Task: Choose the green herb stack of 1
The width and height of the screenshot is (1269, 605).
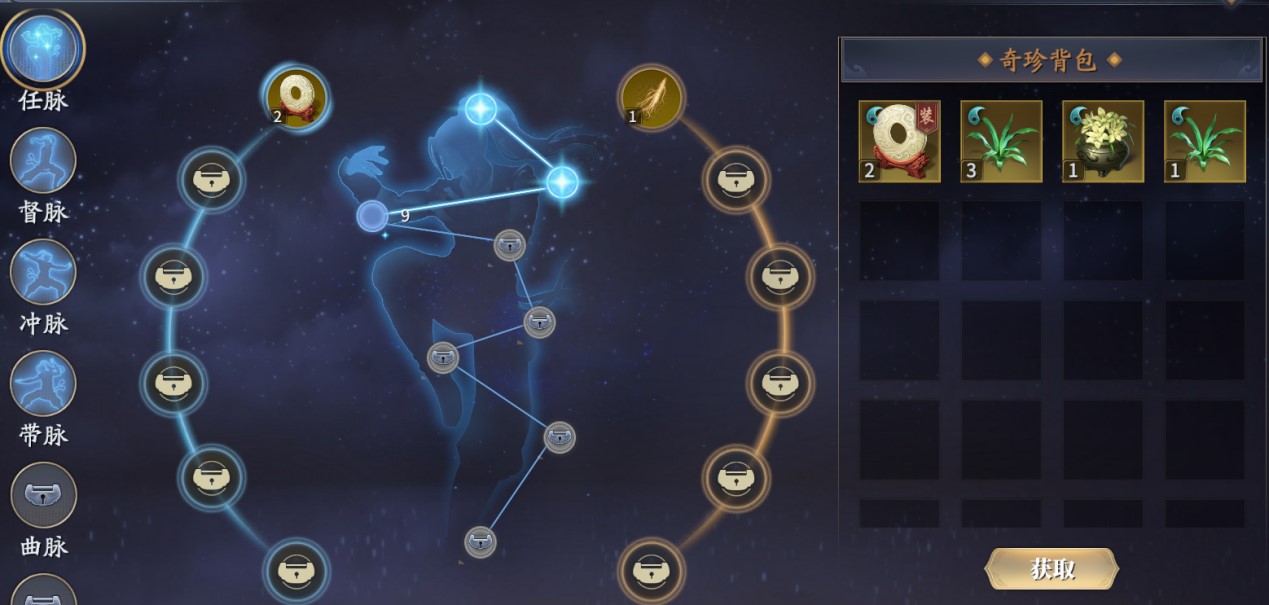Action: point(1205,141)
